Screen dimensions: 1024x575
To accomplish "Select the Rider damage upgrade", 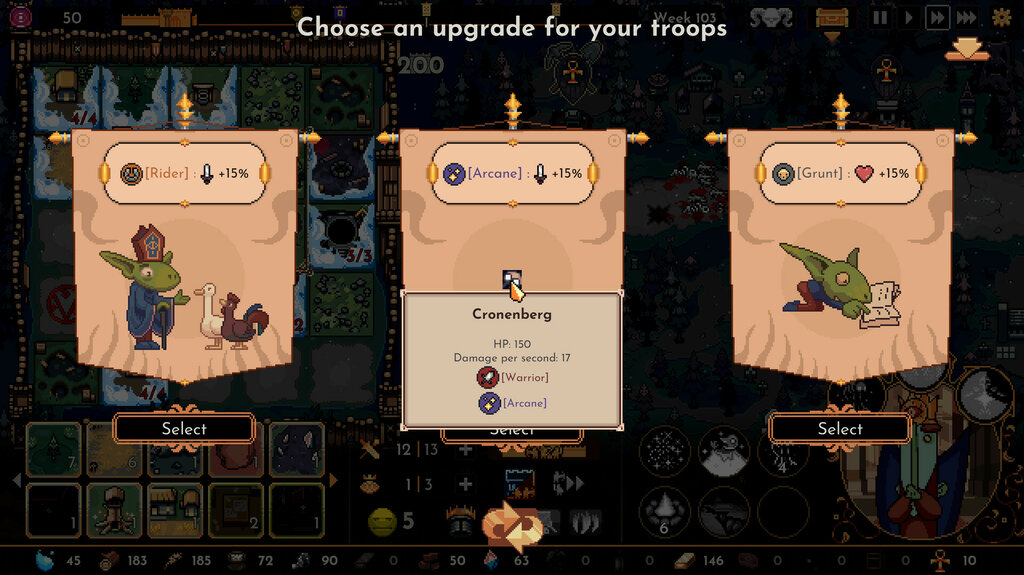I will point(184,428).
